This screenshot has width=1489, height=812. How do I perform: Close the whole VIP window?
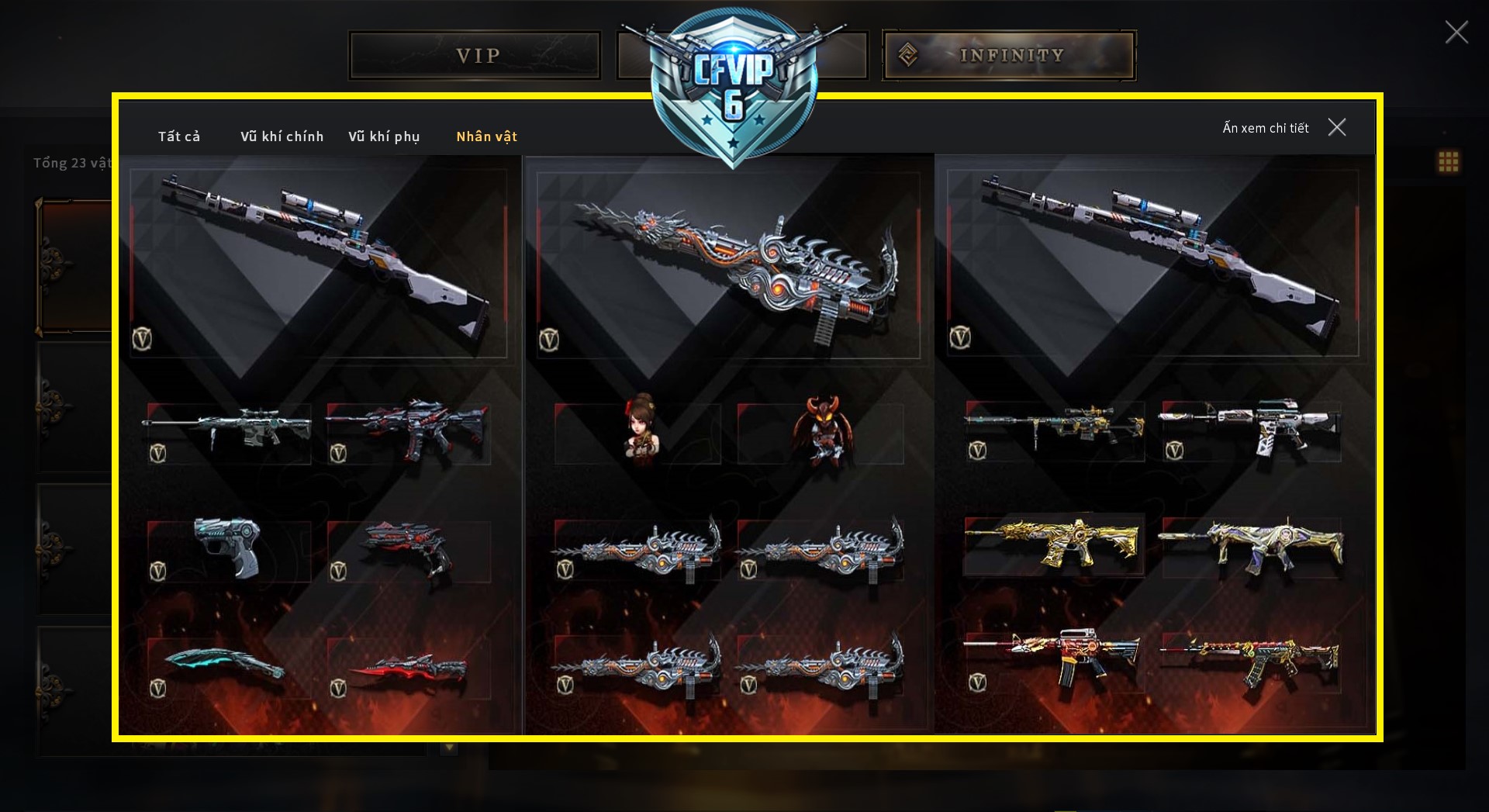tap(1456, 32)
